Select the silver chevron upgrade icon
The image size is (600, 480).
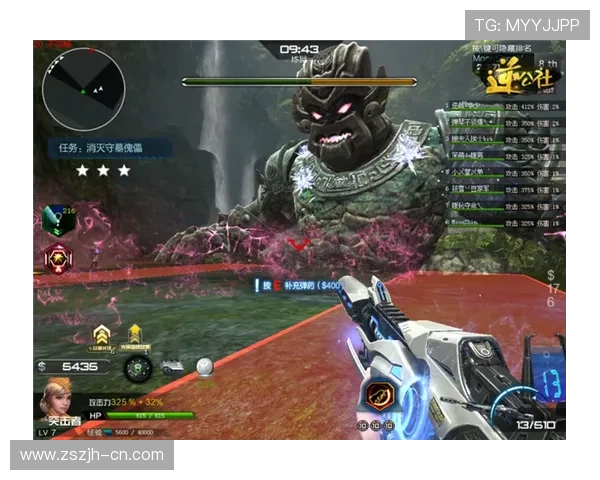click(x=101, y=334)
